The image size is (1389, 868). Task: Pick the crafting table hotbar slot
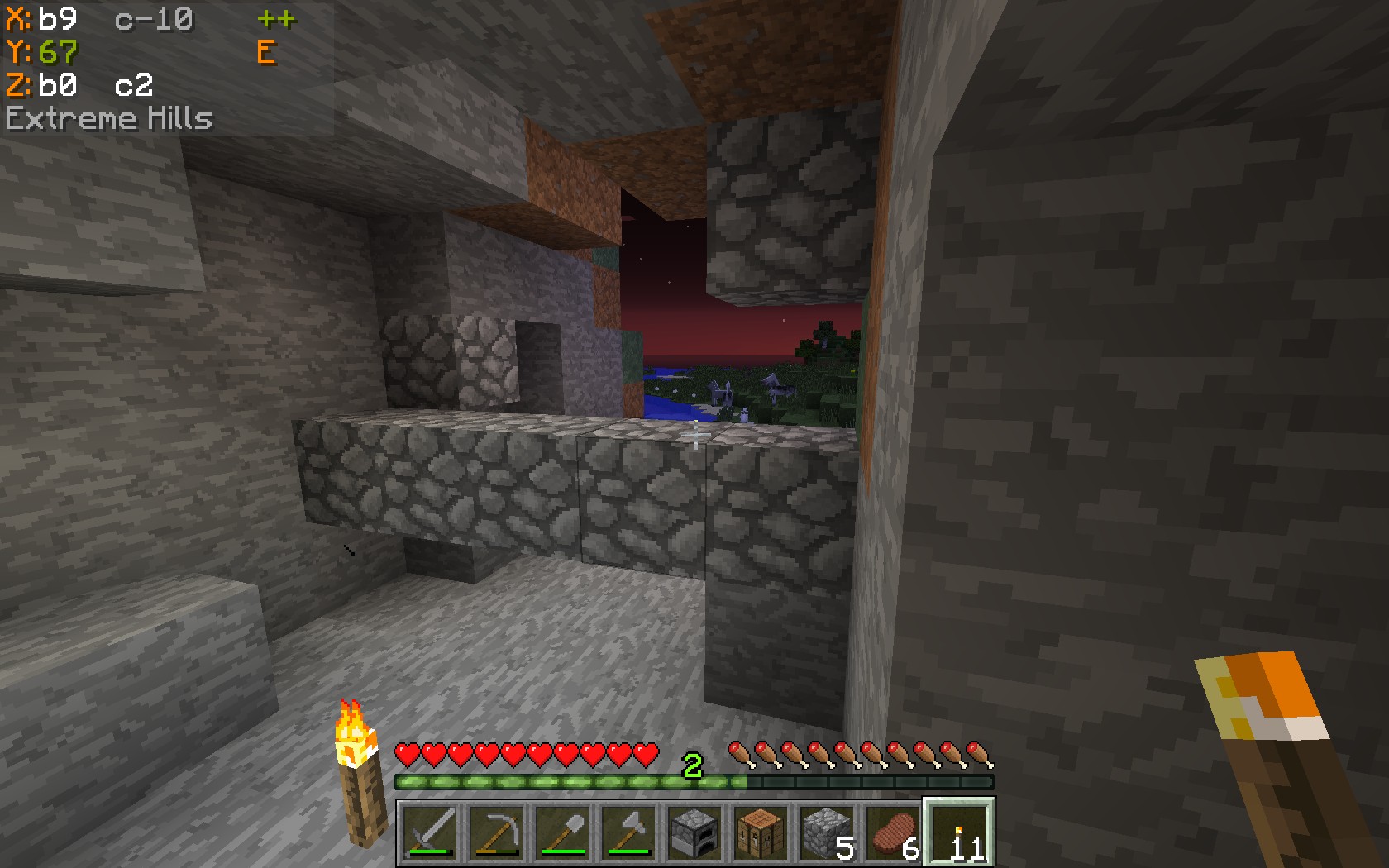point(761,832)
